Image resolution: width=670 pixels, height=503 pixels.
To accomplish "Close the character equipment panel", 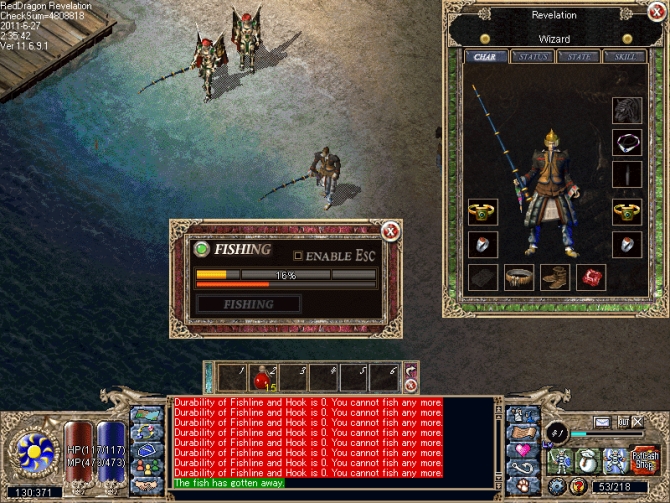I will pos(654,16).
